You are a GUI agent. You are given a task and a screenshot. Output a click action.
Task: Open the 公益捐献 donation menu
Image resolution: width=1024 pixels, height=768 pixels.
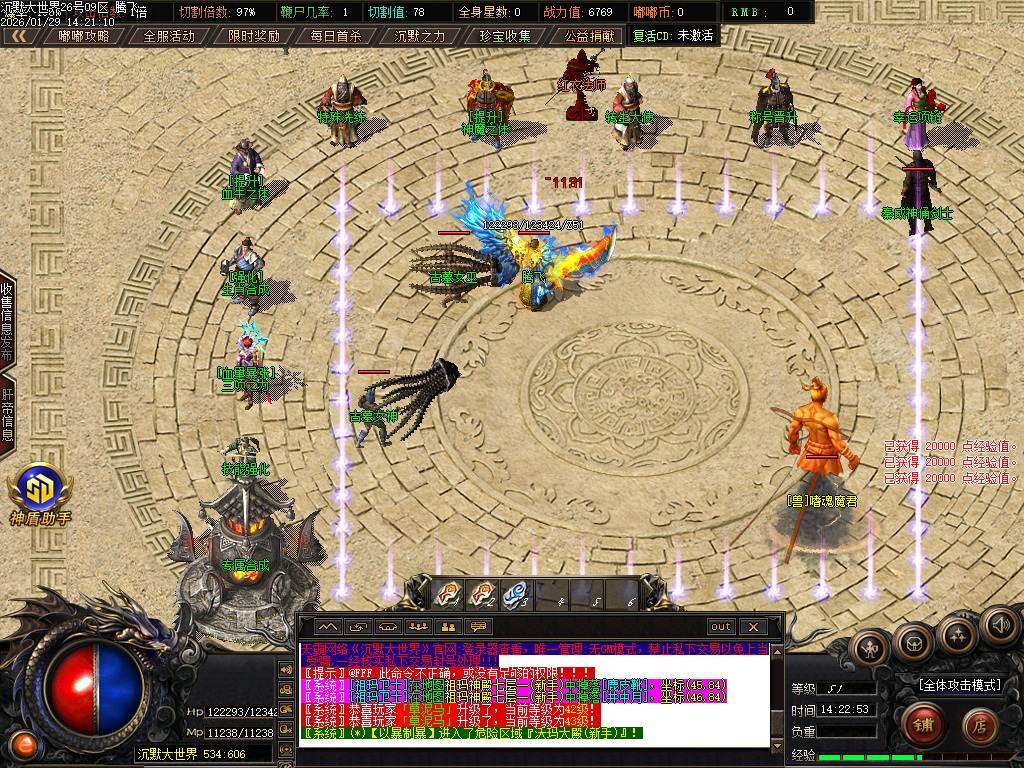588,35
